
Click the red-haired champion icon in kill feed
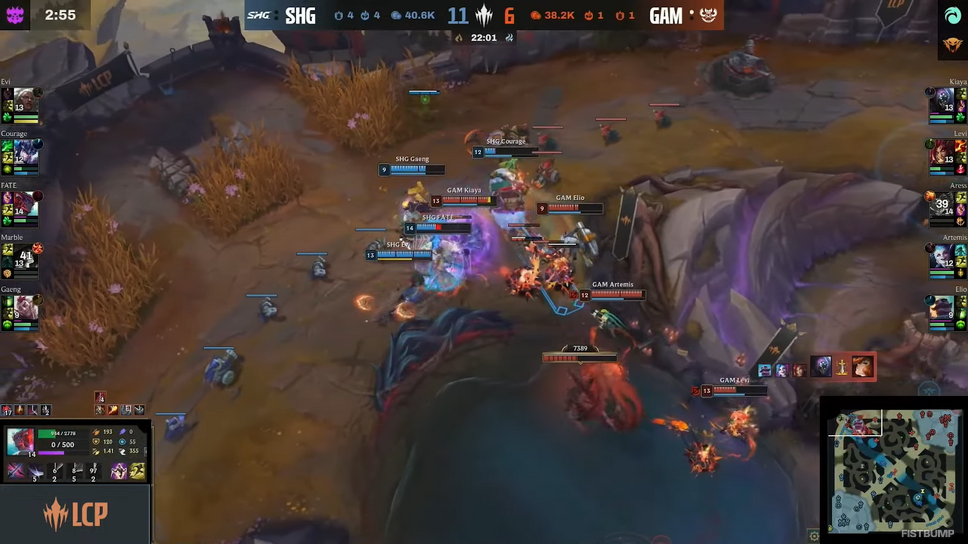tap(862, 368)
